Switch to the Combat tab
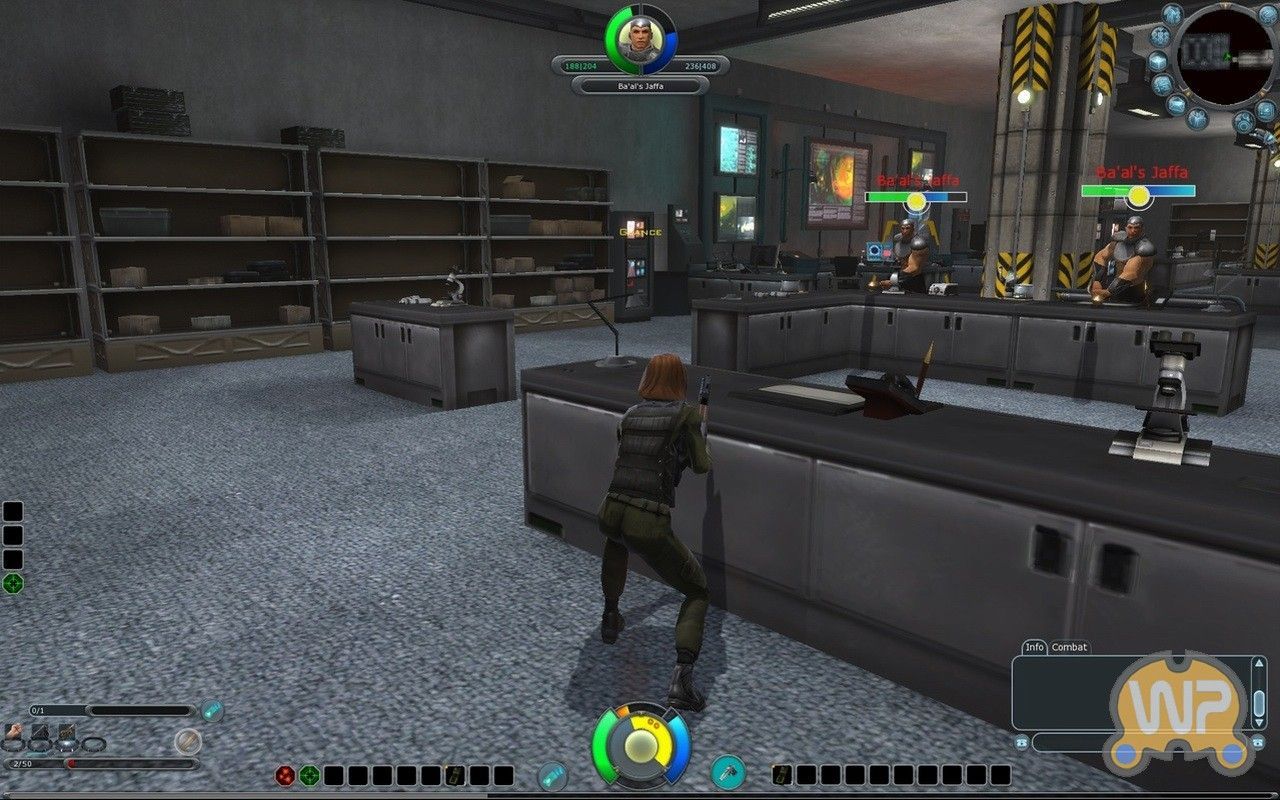Viewport: 1280px width, 800px height. coord(1069,647)
